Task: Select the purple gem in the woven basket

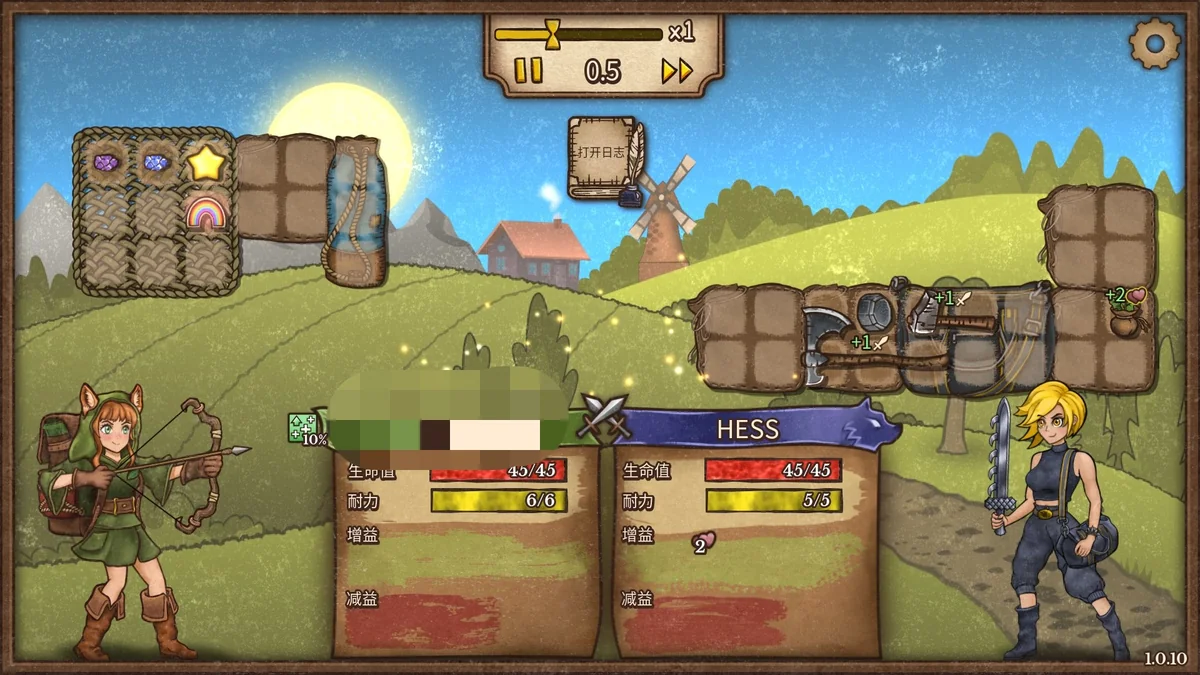Action: (106, 161)
